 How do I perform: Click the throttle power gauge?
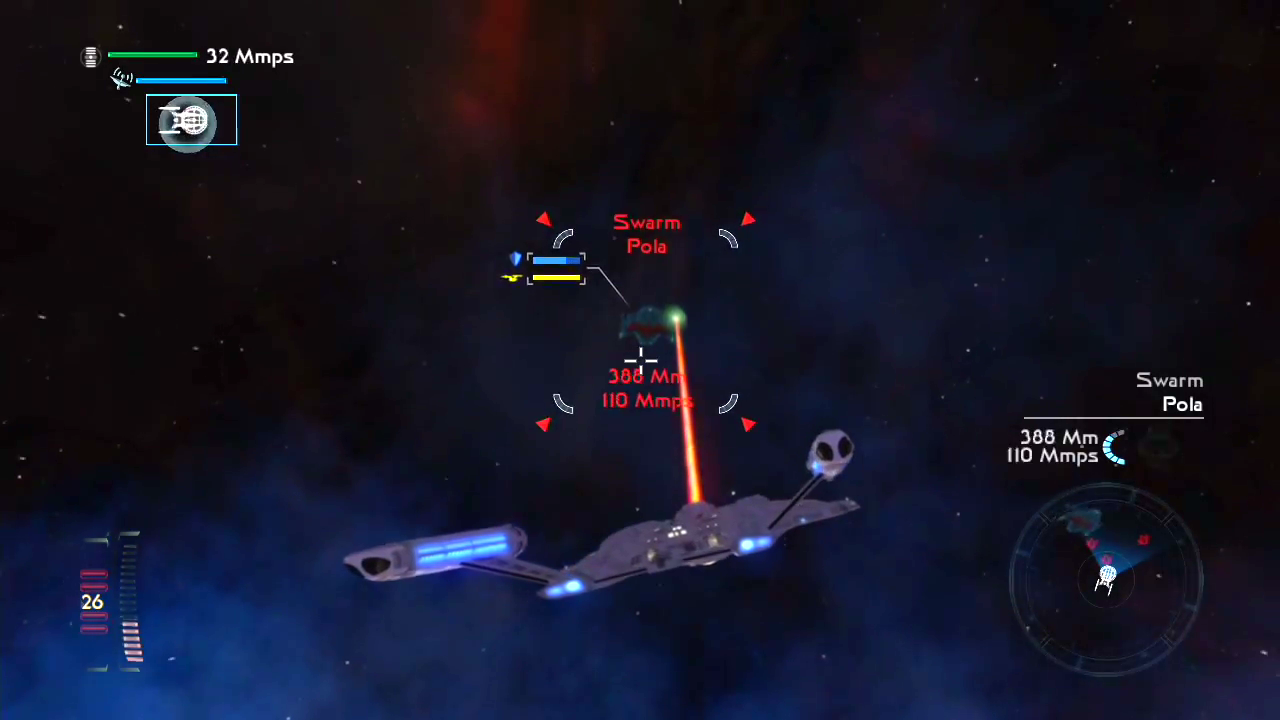(112, 601)
